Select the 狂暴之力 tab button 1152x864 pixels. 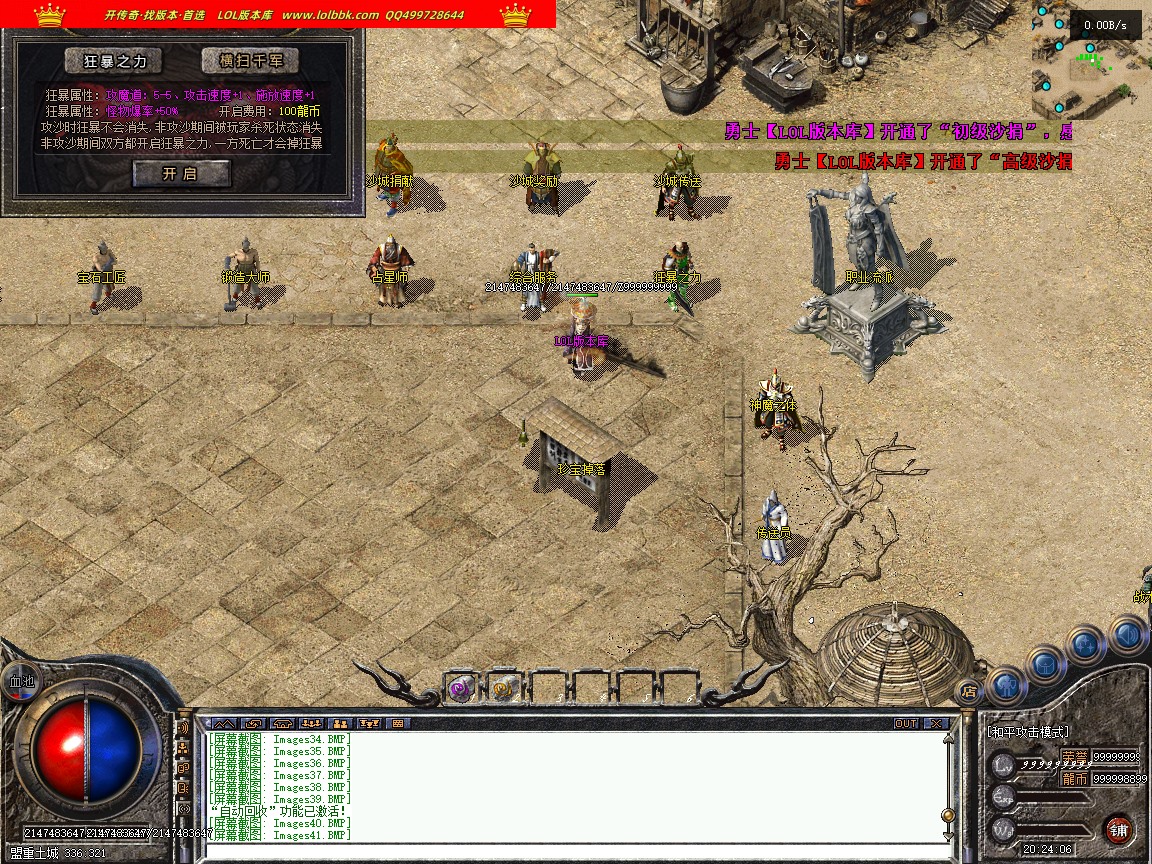pyautogui.click(x=113, y=61)
